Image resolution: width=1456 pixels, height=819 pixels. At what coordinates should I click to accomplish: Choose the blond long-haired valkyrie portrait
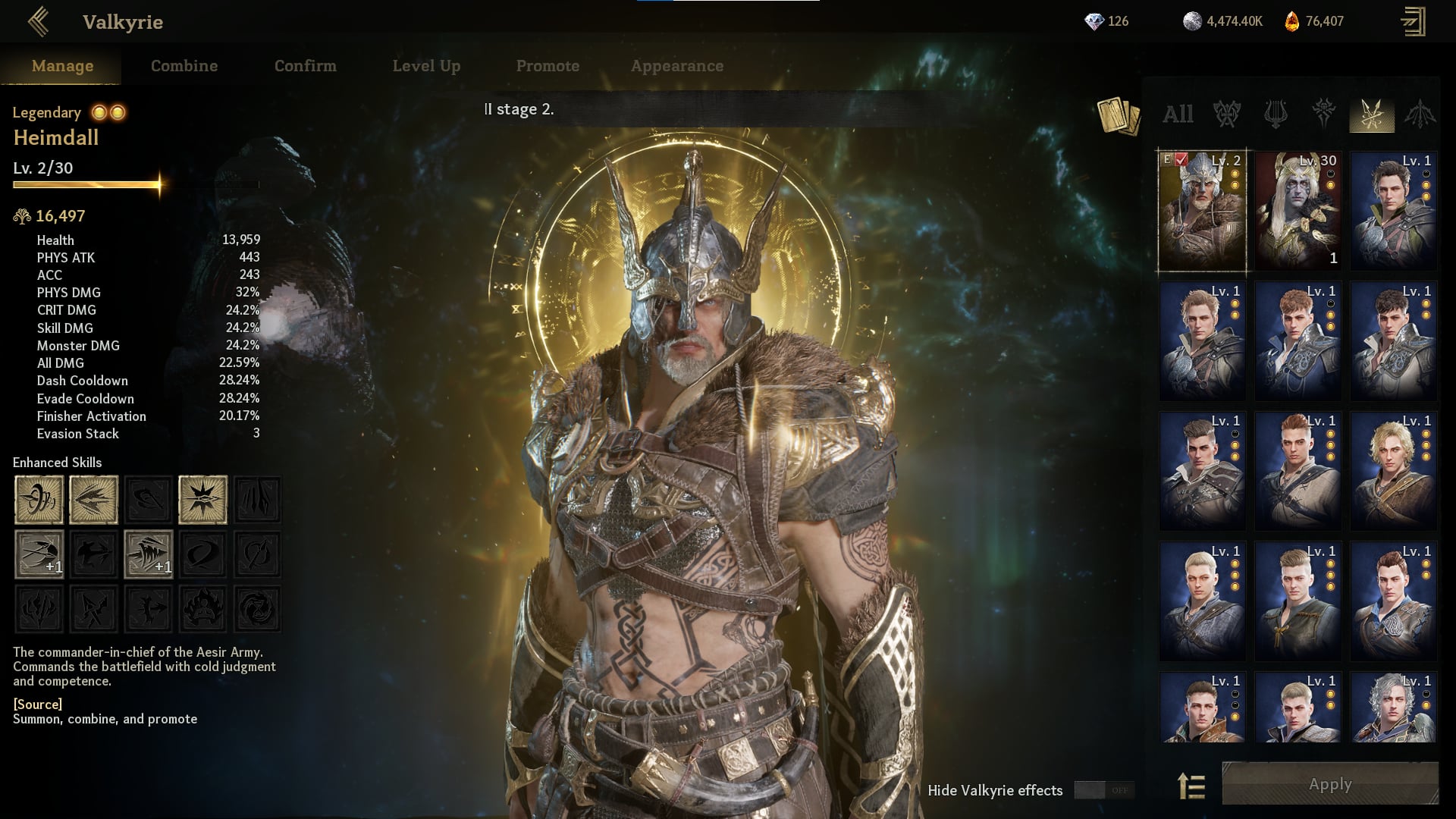tap(1393, 470)
